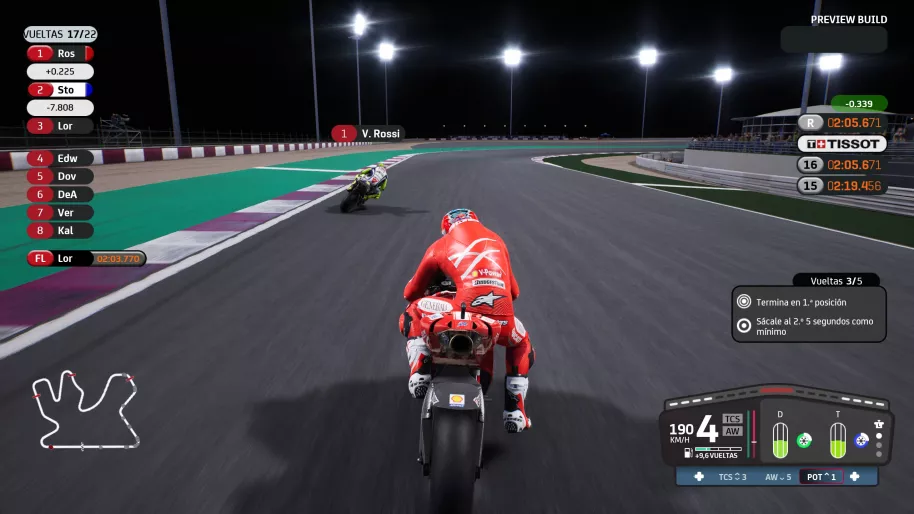914x514 pixels.
Task: Select the 'Sácale al 2.º 5 segundos' objective
Action: 809,326
